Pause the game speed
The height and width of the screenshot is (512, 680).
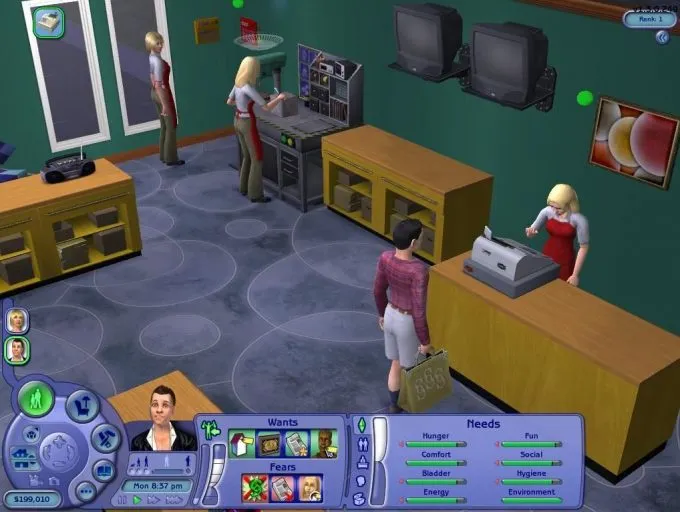[x=123, y=499]
